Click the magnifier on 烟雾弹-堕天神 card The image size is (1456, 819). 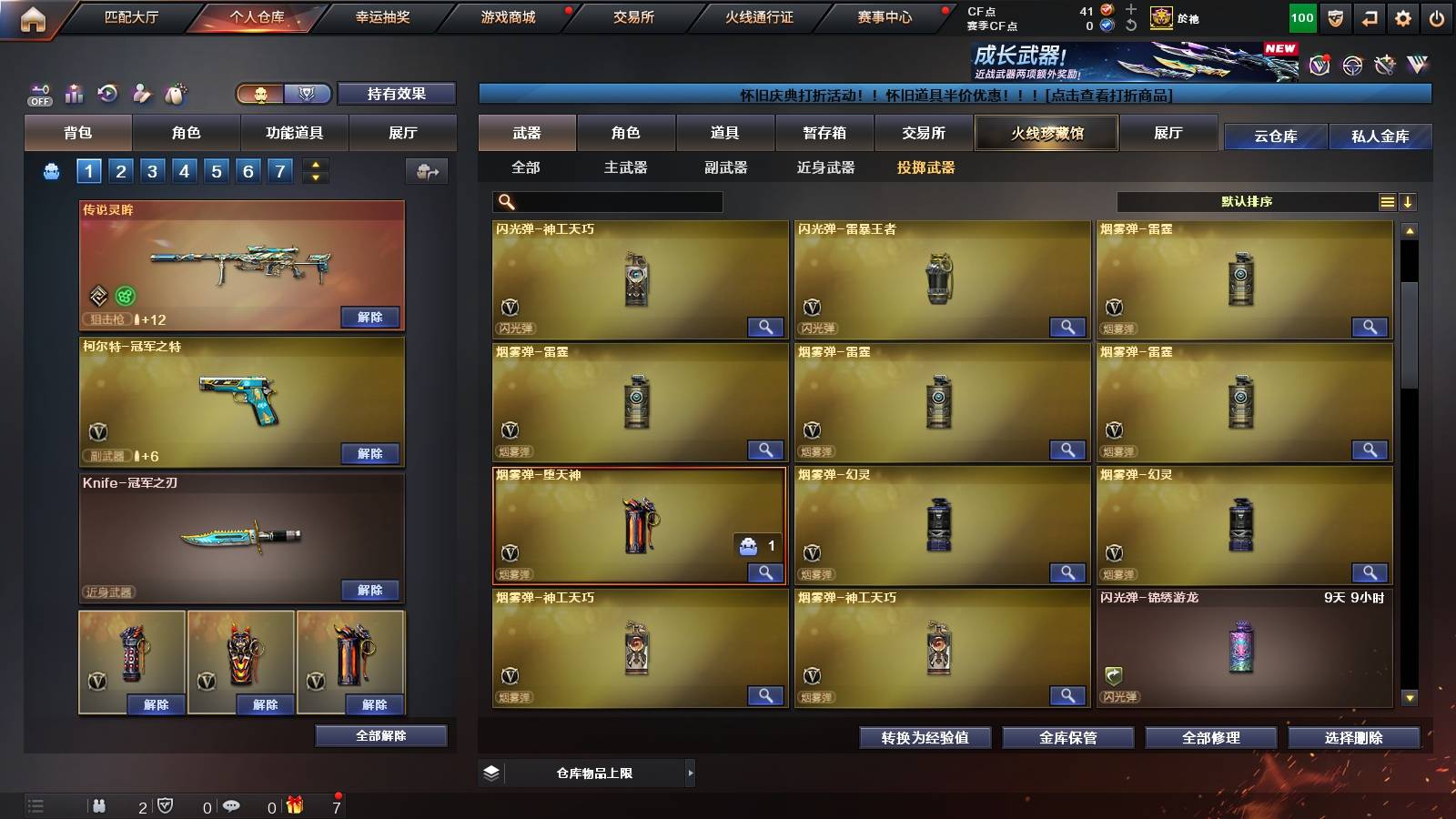765,573
